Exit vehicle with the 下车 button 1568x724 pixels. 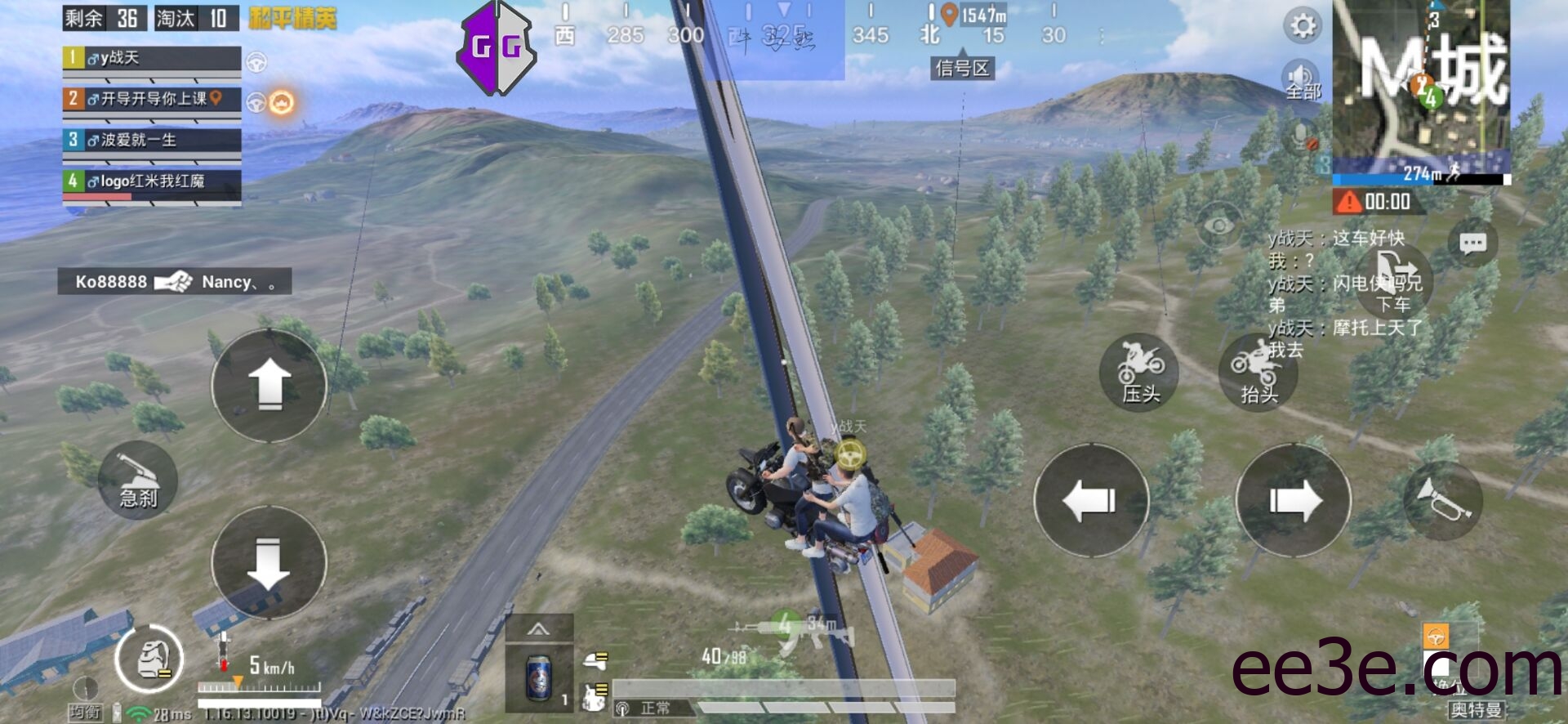click(1394, 282)
